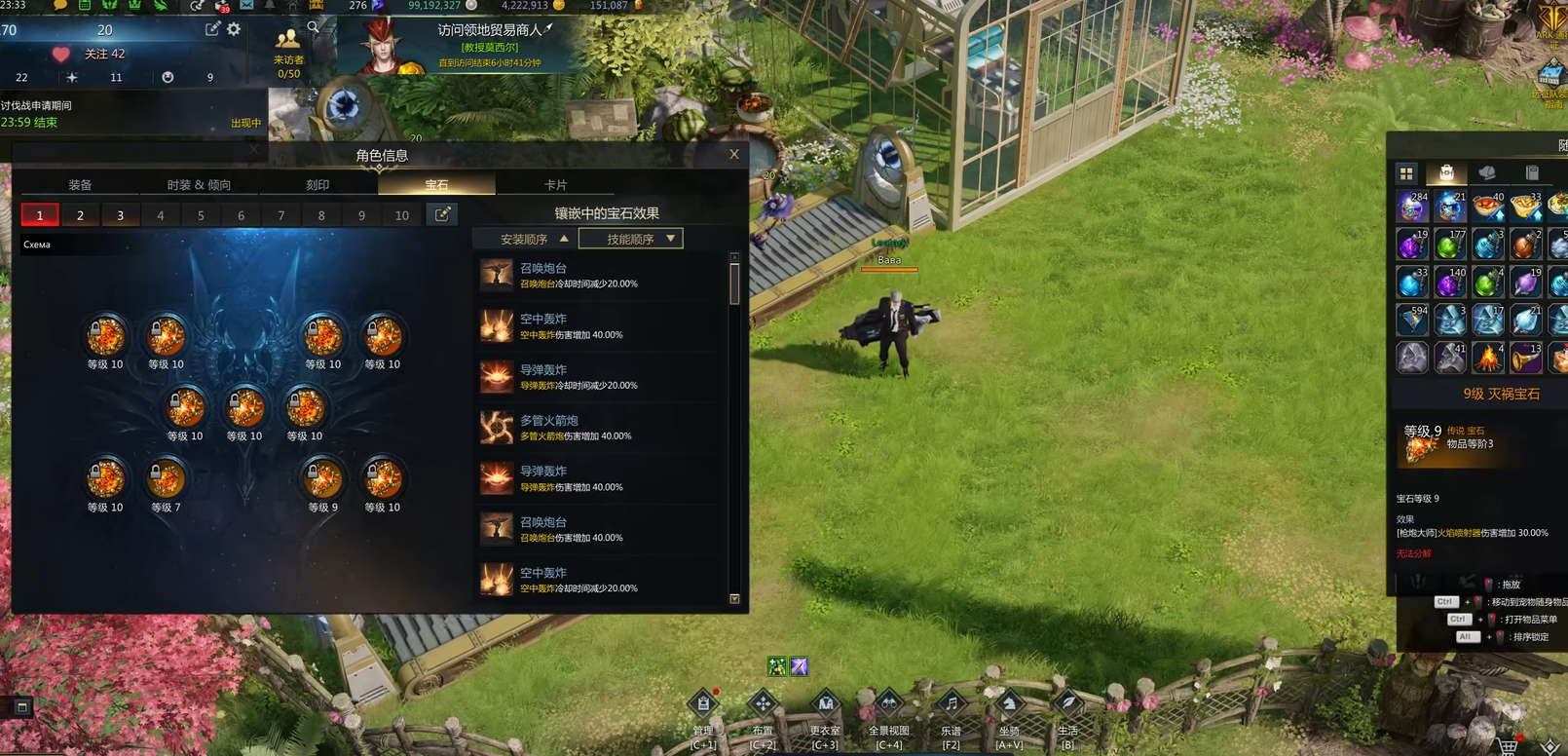Select the level 7 gem slot
1568x756 pixels.
coord(166,479)
